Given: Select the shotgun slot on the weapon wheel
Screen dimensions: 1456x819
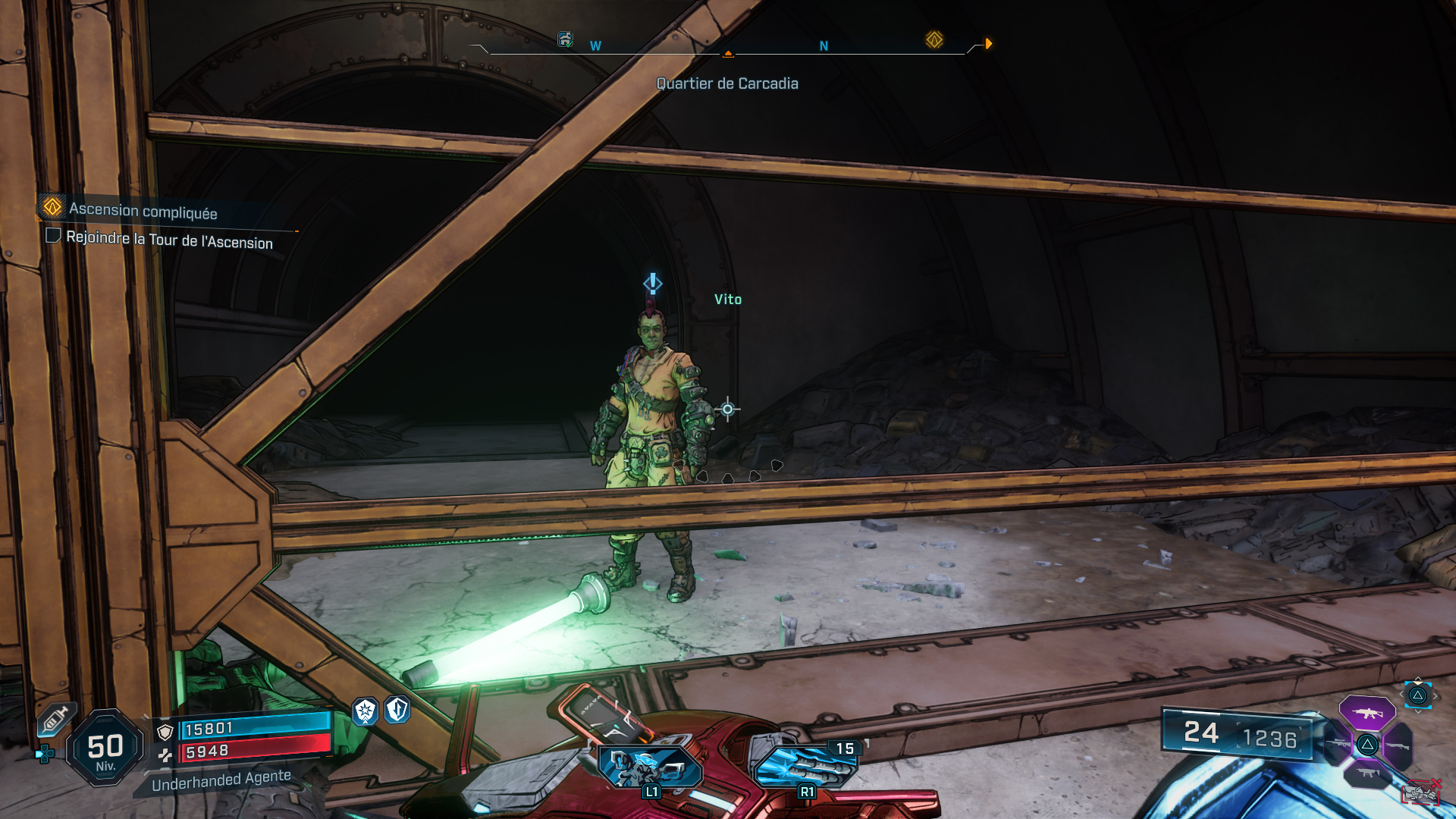Looking at the screenshot, I should (x=1398, y=746).
